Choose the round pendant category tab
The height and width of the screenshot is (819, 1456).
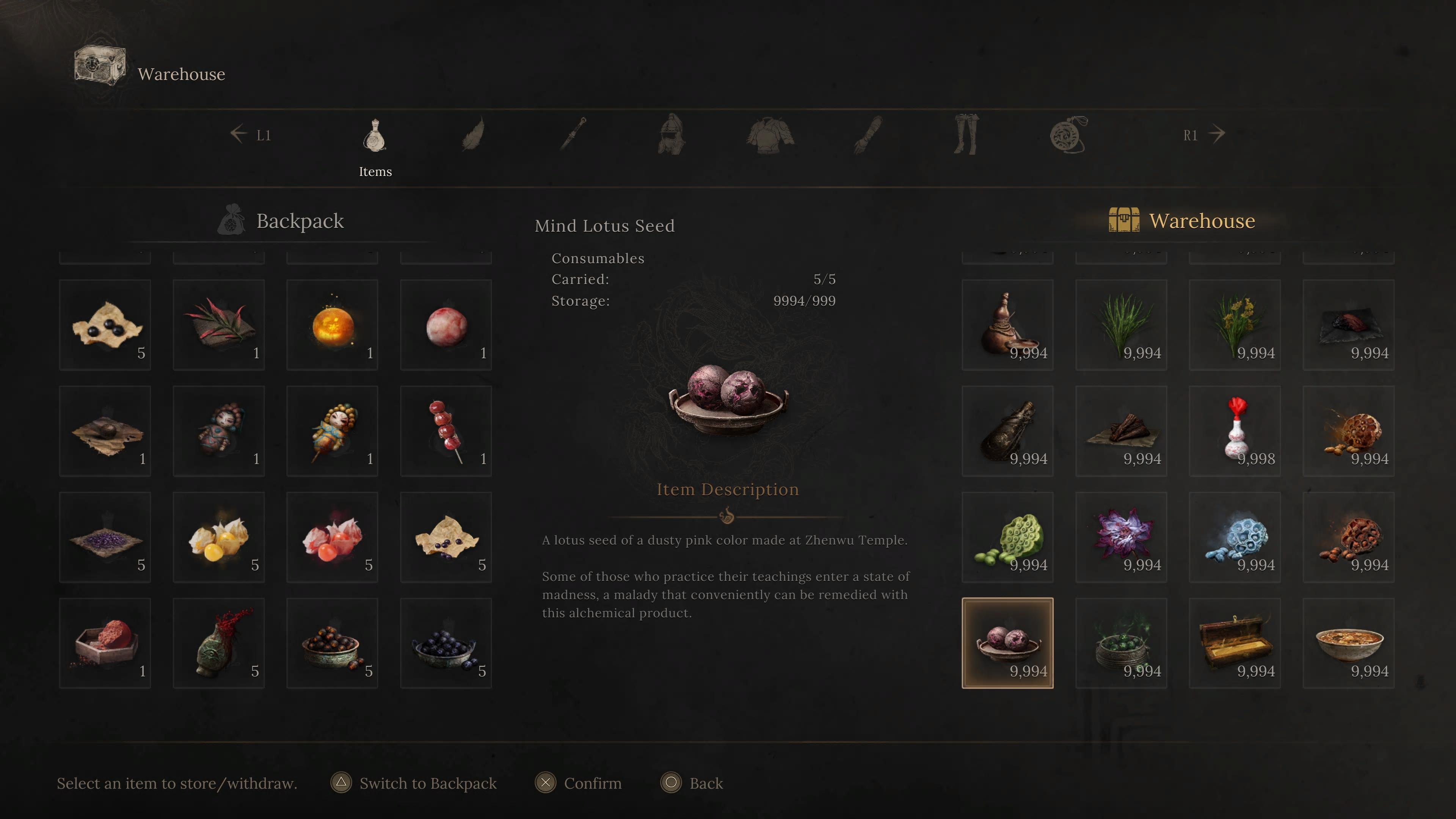pyautogui.click(x=1068, y=135)
